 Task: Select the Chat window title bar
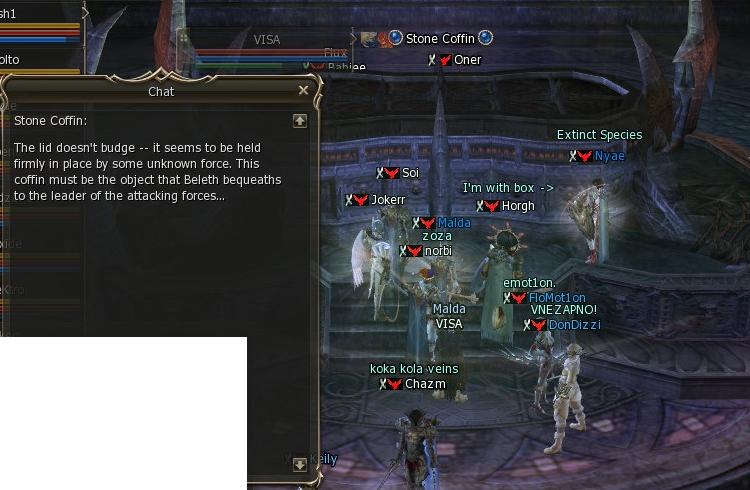[160, 91]
